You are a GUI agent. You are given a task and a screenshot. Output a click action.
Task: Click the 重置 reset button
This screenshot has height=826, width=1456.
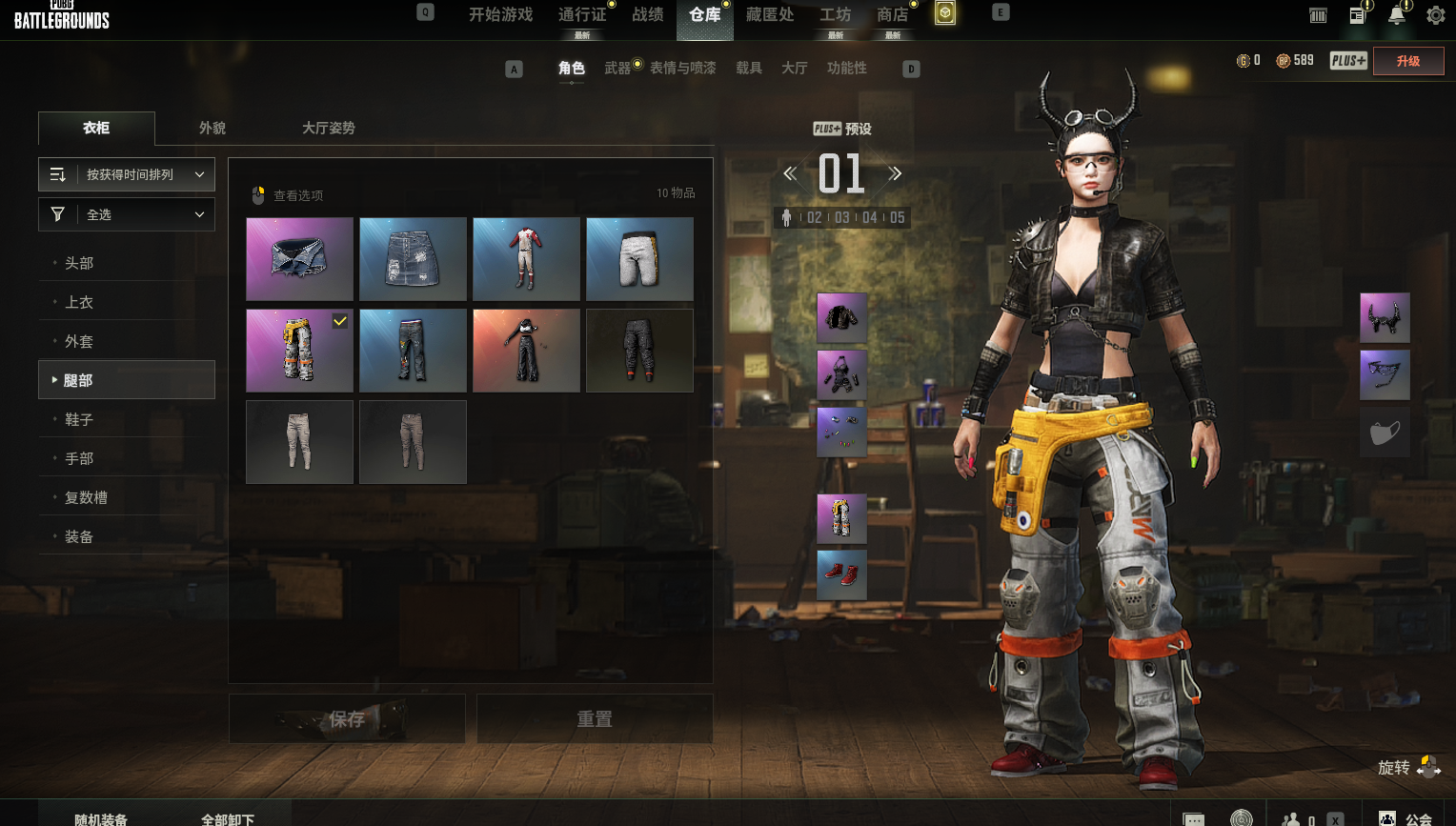(595, 719)
